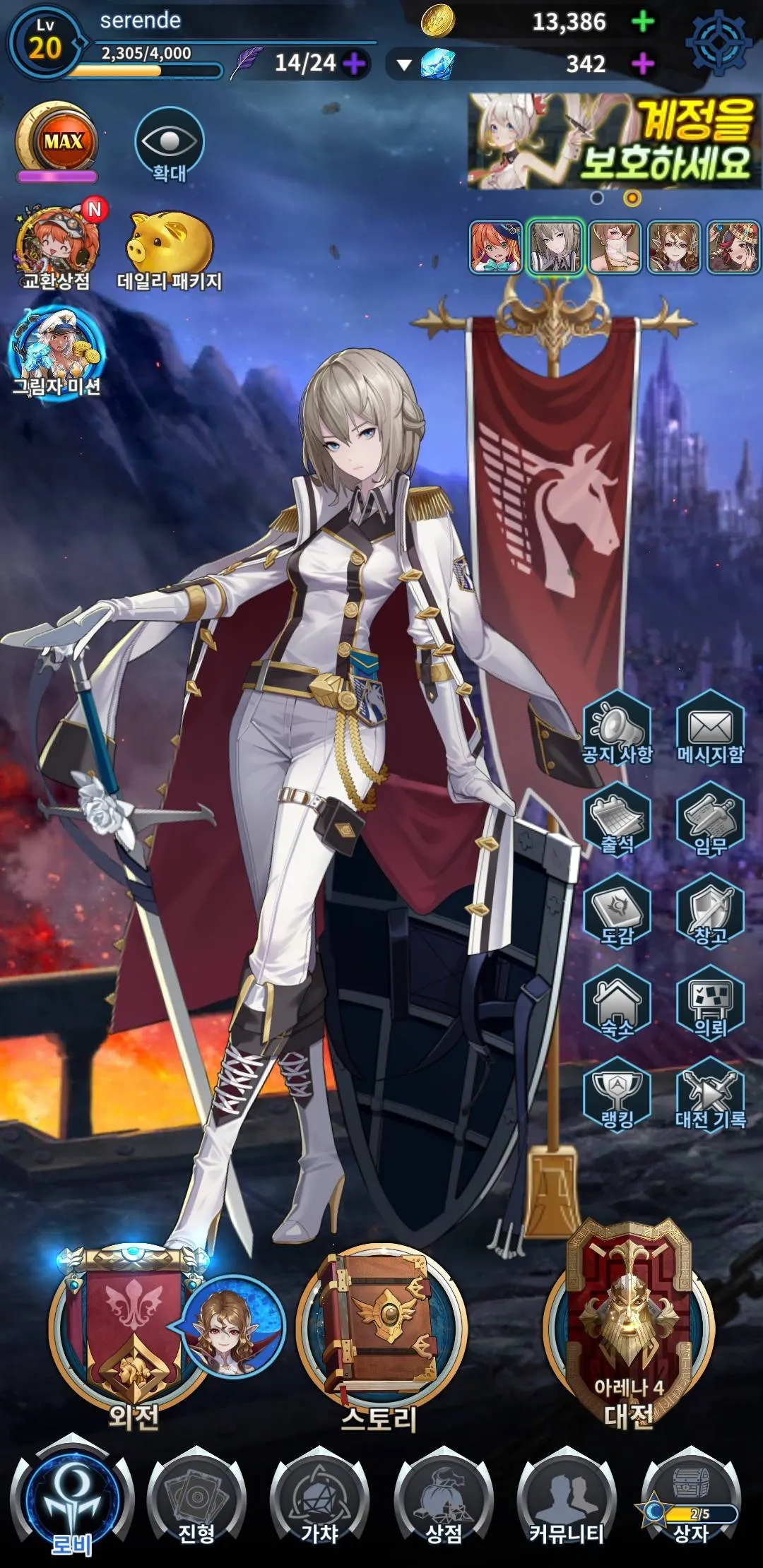Add more gold with green plus
The height and width of the screenshot is (1568, 763).
click(642, 22)
